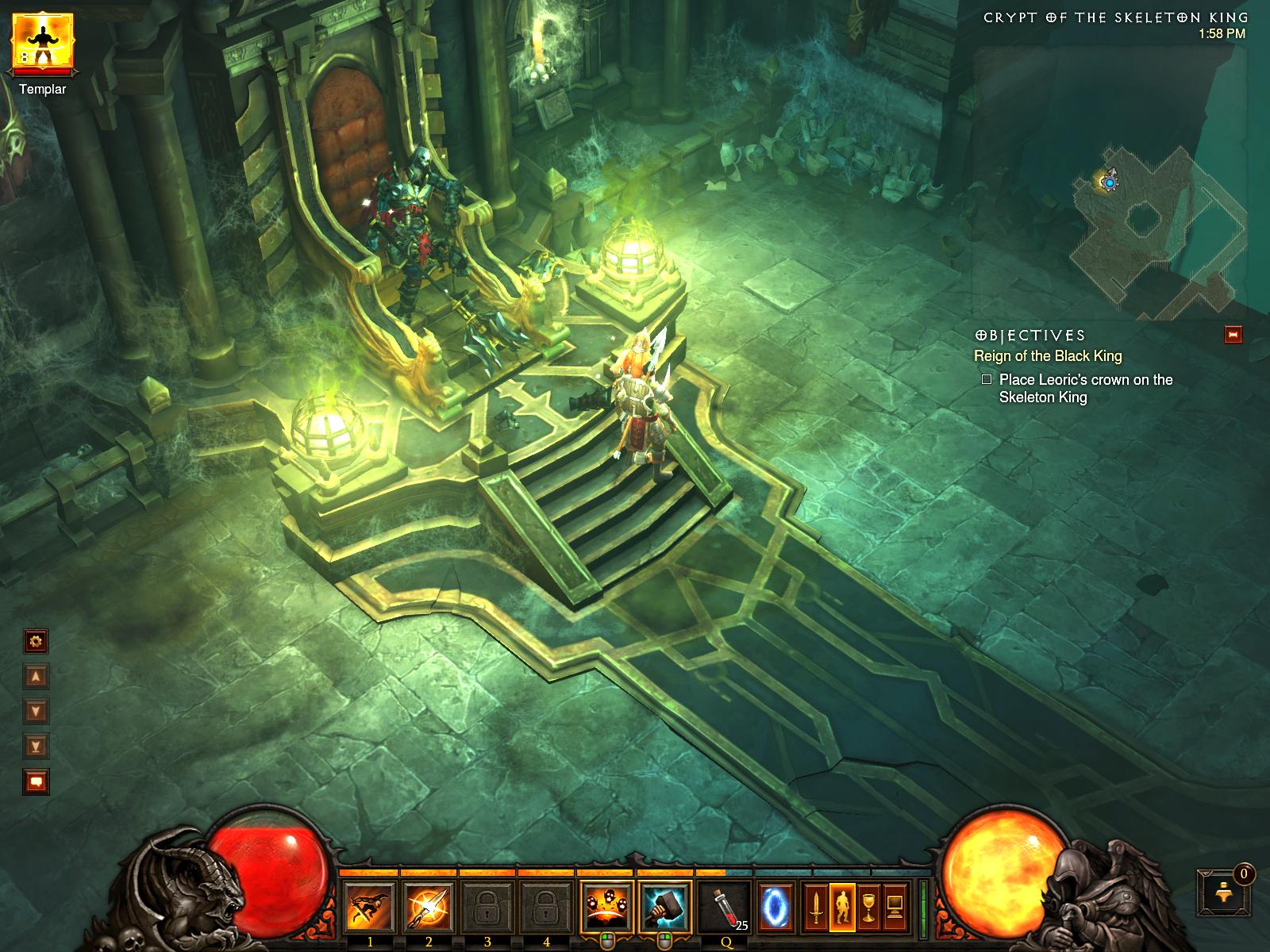Open the chat speech bubble button
This screenshot has width=1270, height=952.
click(x=37, y=781)
